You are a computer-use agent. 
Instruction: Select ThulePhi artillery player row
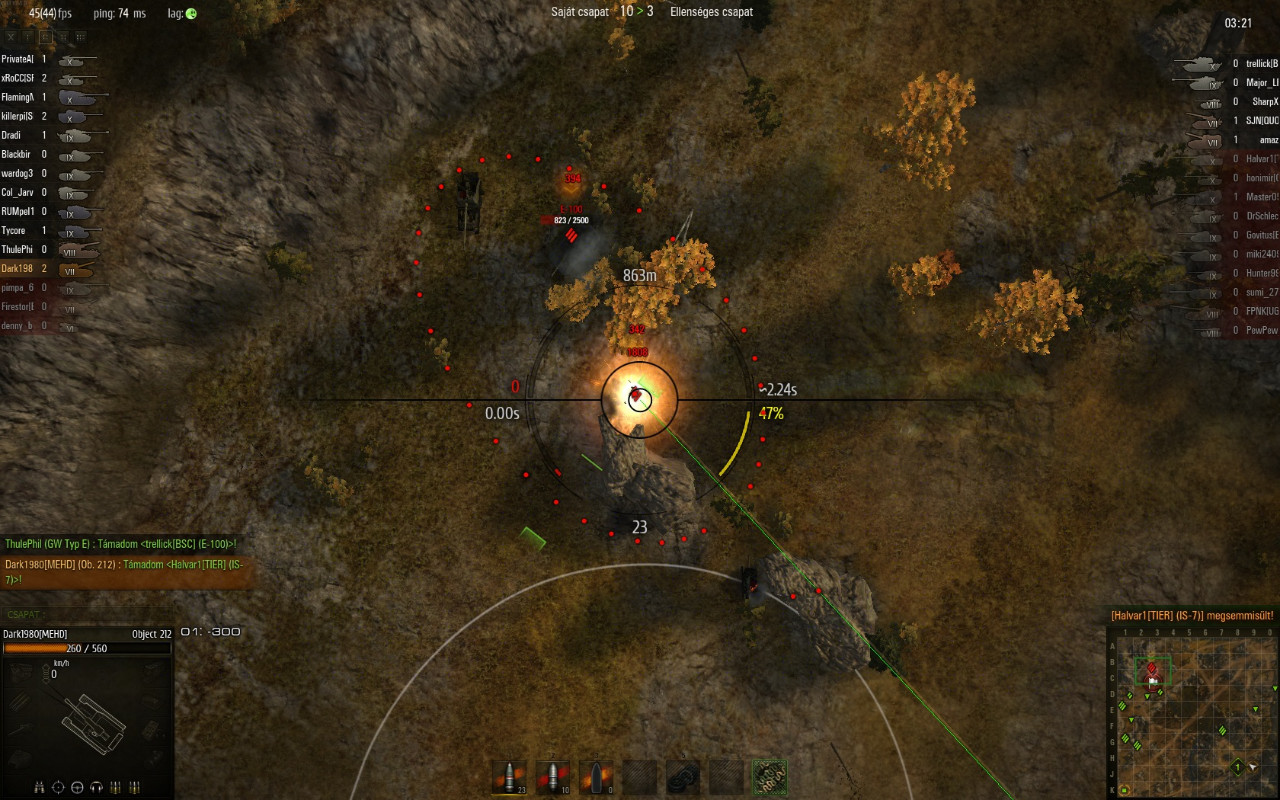click(x=40, y=250)
